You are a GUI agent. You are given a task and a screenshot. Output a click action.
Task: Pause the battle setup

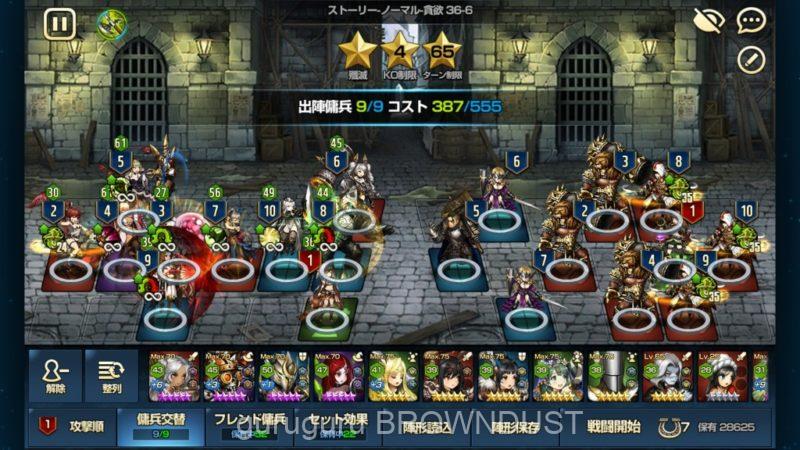pos(59,23)
